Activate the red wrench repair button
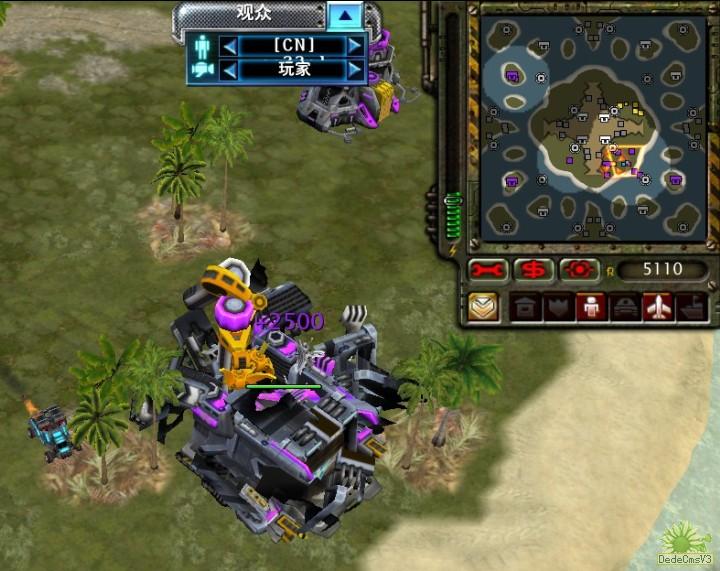 pos(487,270)
